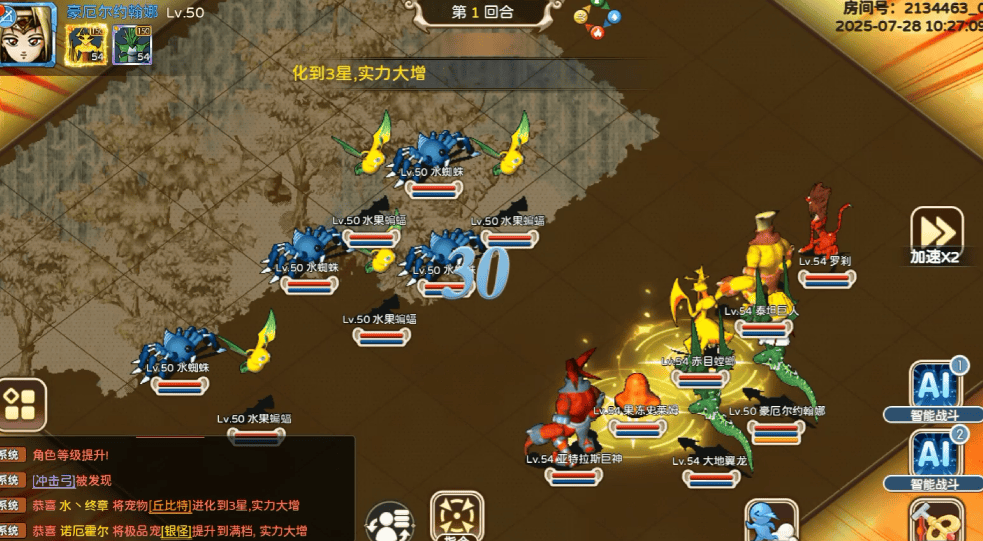Screen dimensions: 983x541
Task: Click the player character portrait
Action: 27,33
